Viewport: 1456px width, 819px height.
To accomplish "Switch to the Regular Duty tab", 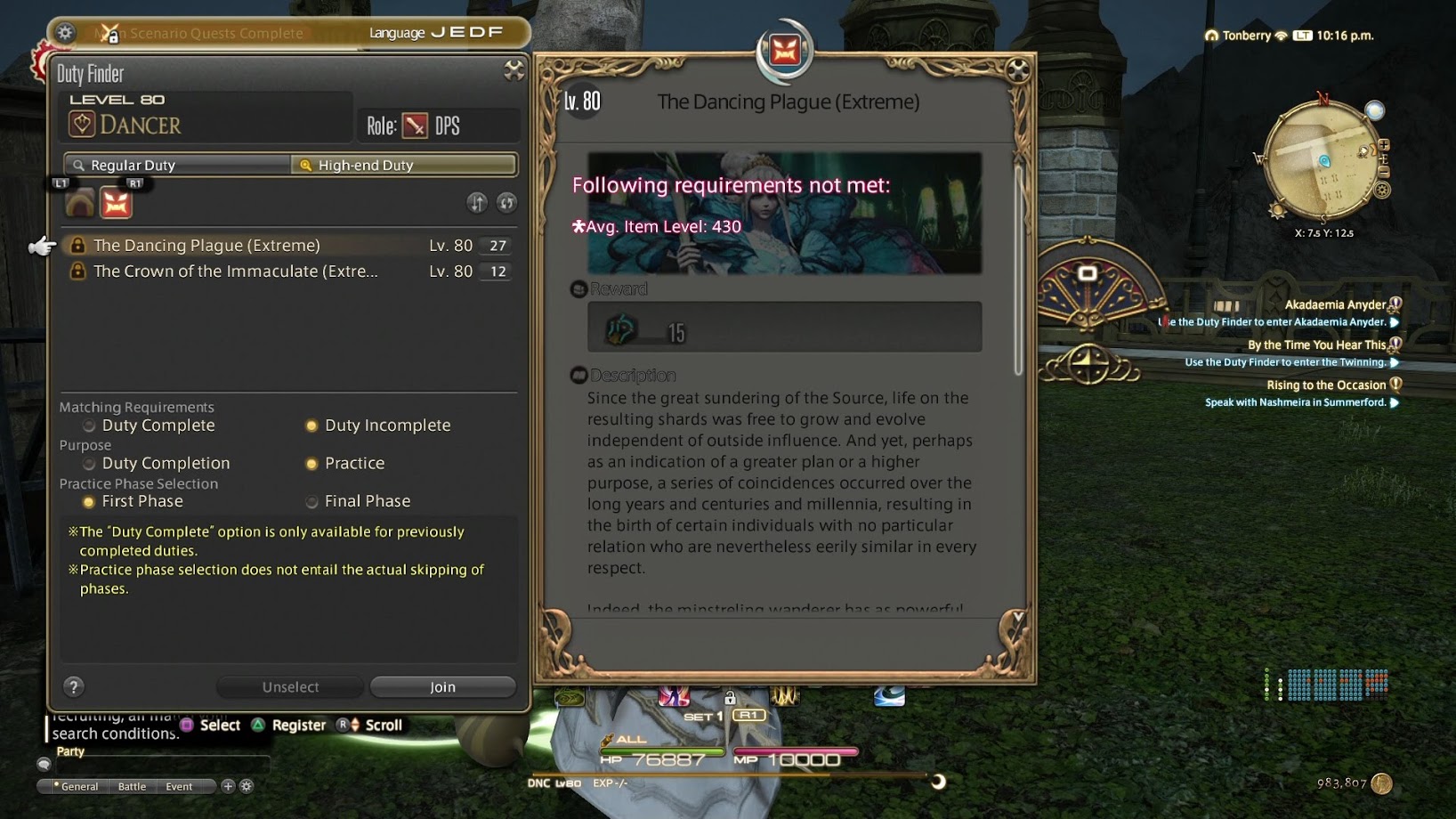I will coord(178,165).
